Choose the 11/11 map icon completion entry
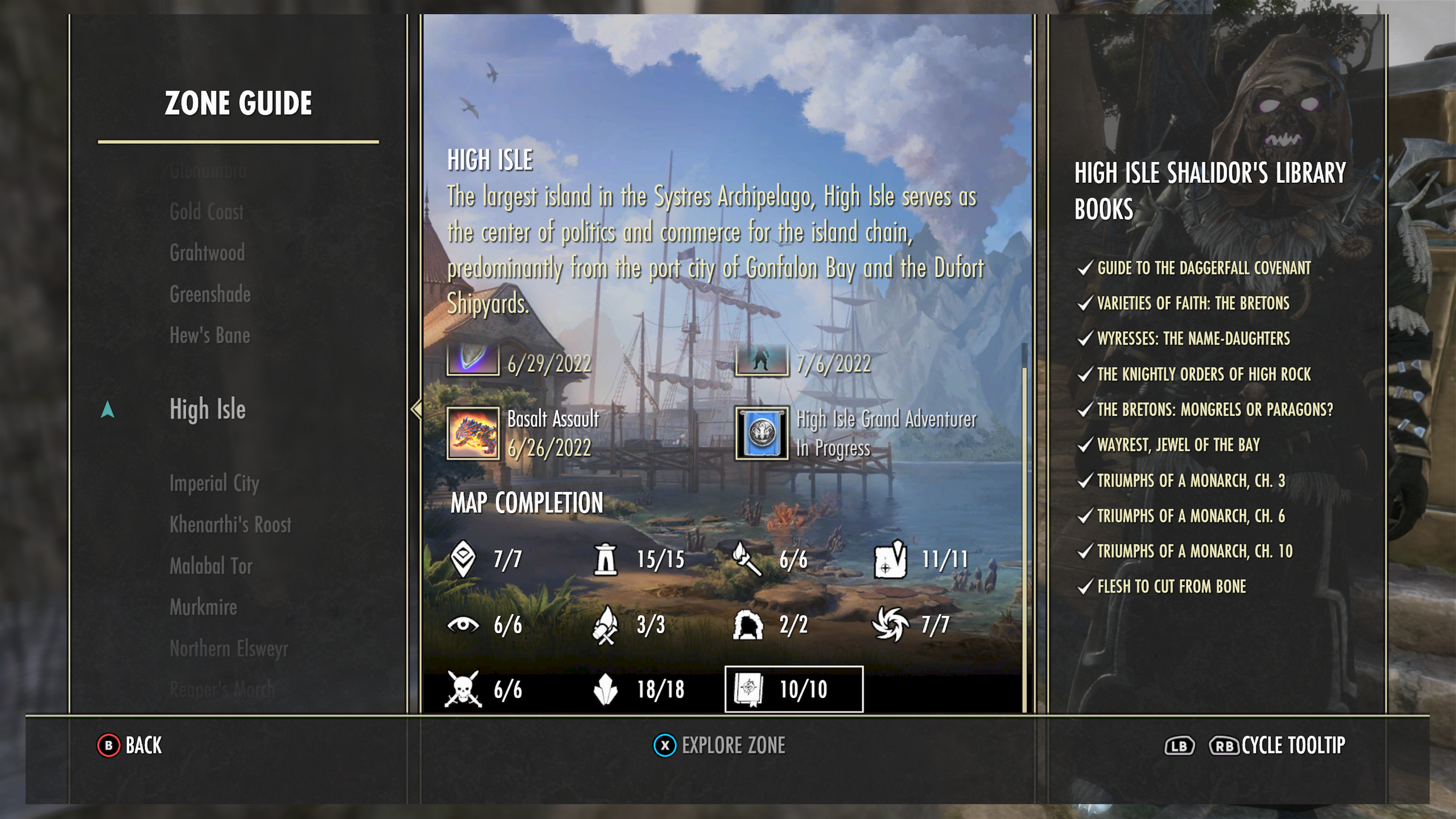1456x819 pixels. click(921, 559)
